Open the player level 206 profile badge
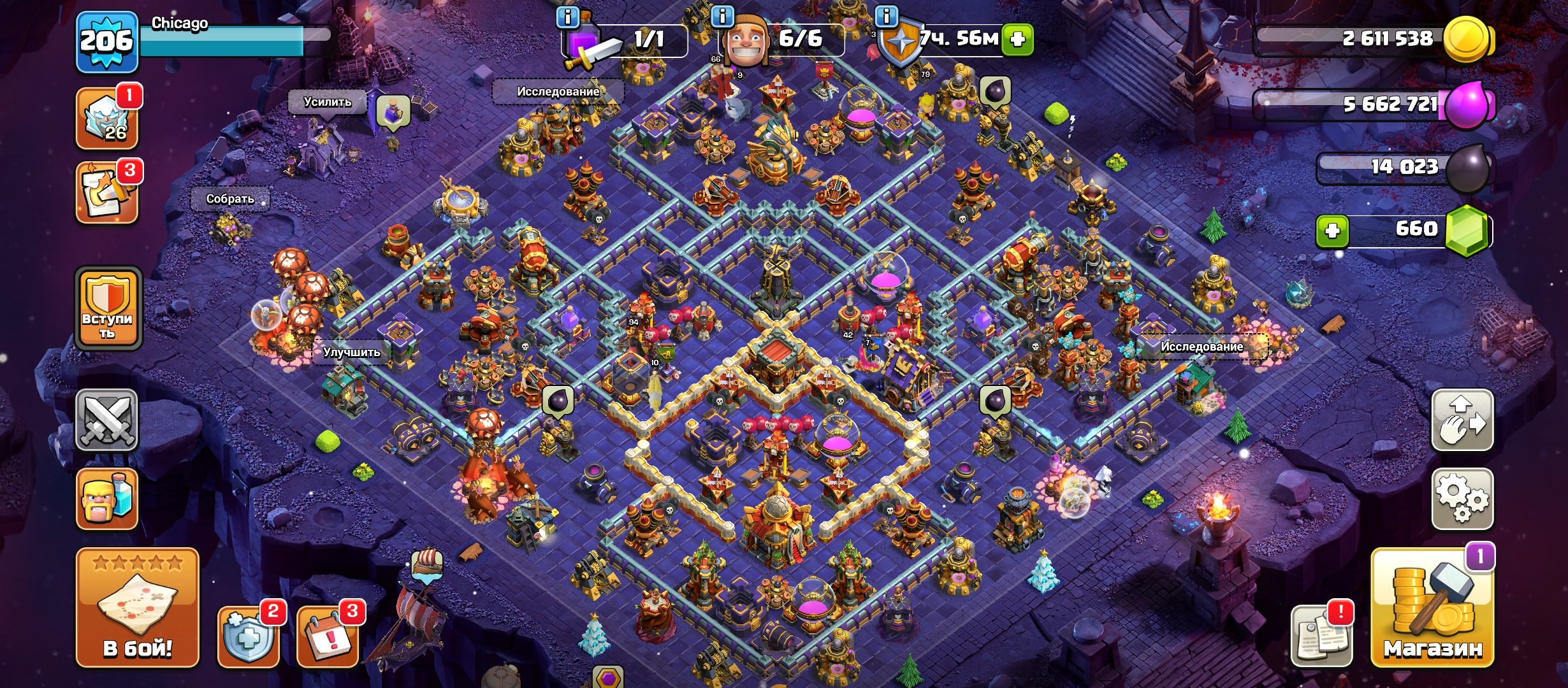The height and width of the screenshot is (688, 1568). pyautogui.click(x=106, y=42)
